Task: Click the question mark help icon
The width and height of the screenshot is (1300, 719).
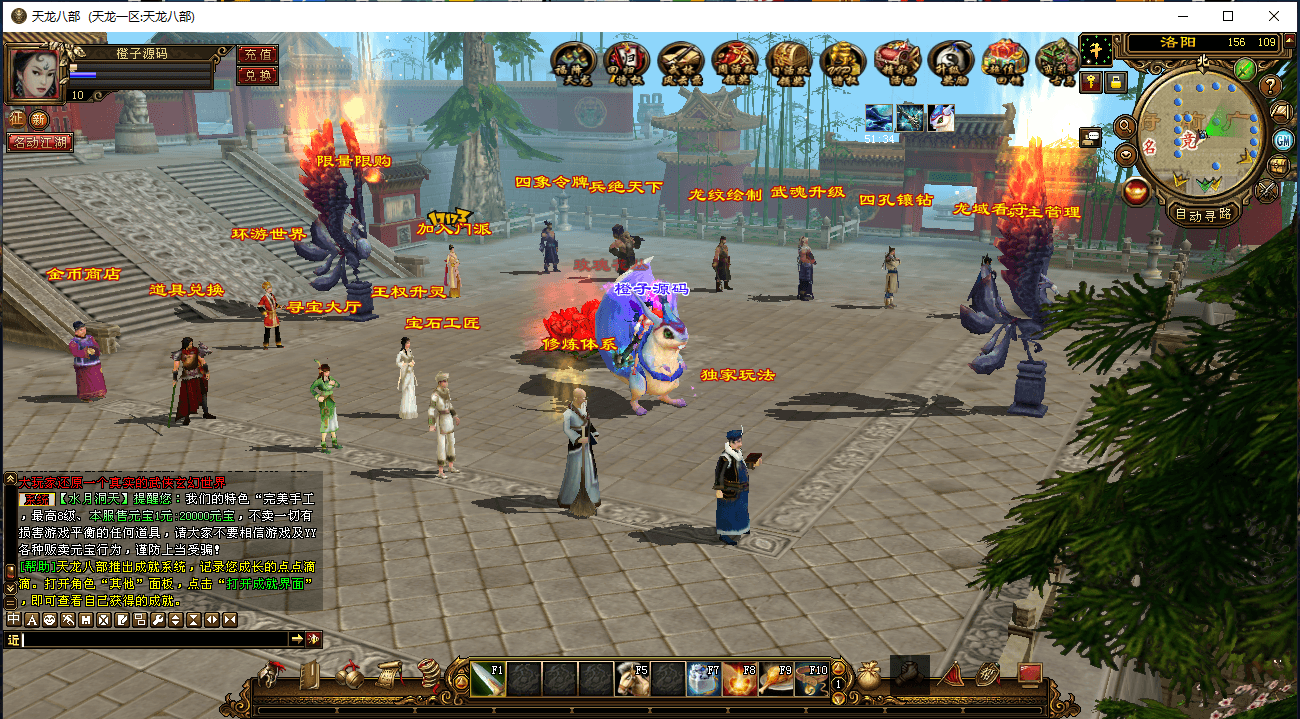Action: pos(1270,86)
